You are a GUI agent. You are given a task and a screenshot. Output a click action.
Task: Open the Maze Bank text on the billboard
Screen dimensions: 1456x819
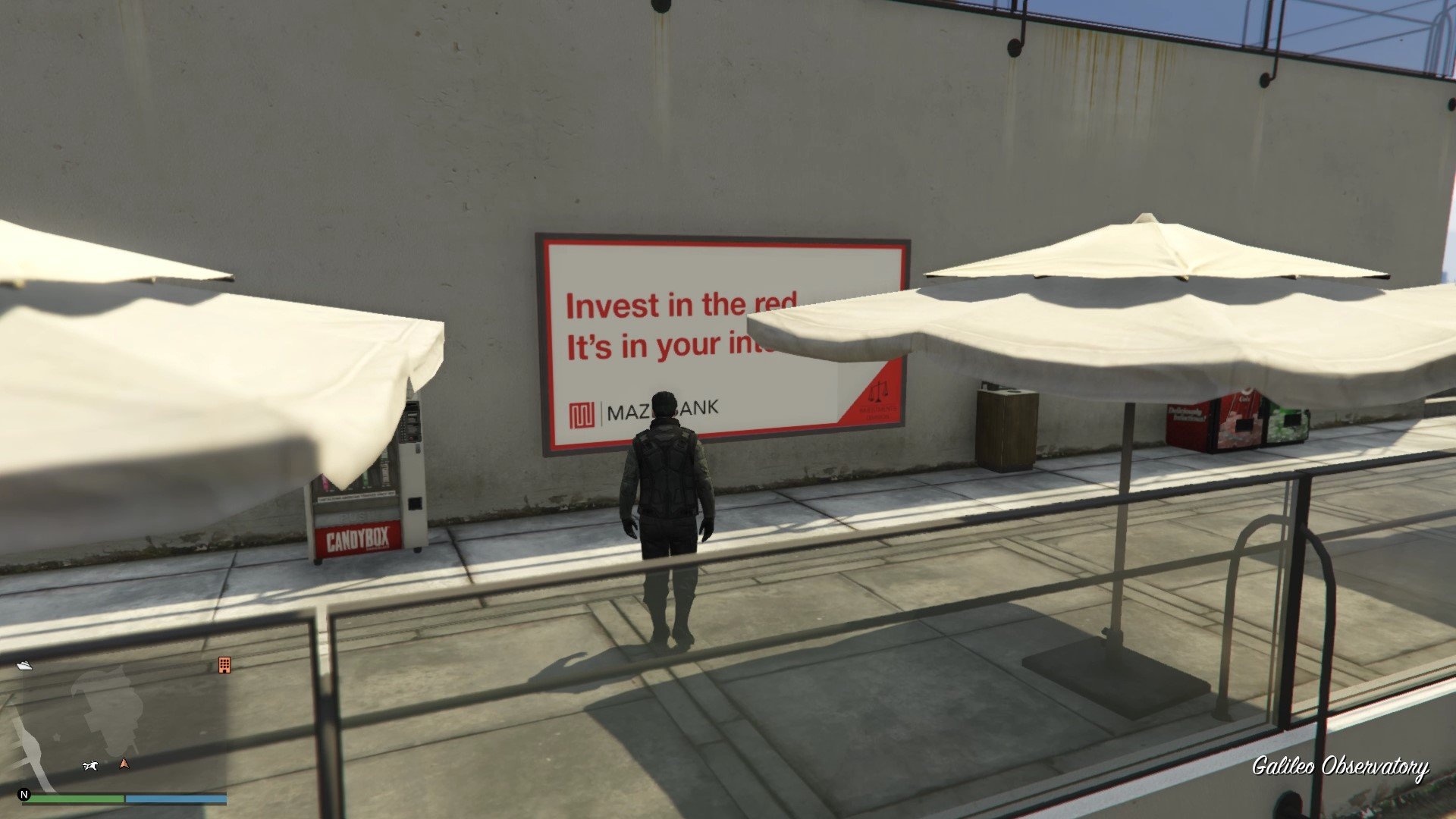tap(660, 409)
